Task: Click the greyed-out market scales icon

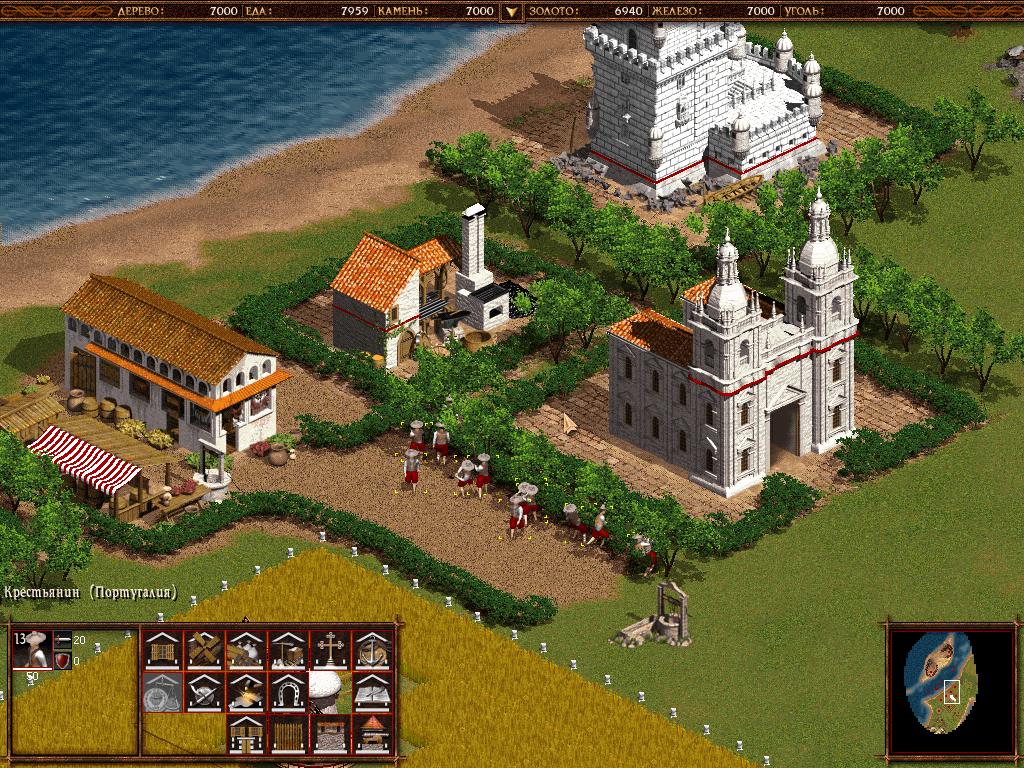Action: [x=162, y=691]
